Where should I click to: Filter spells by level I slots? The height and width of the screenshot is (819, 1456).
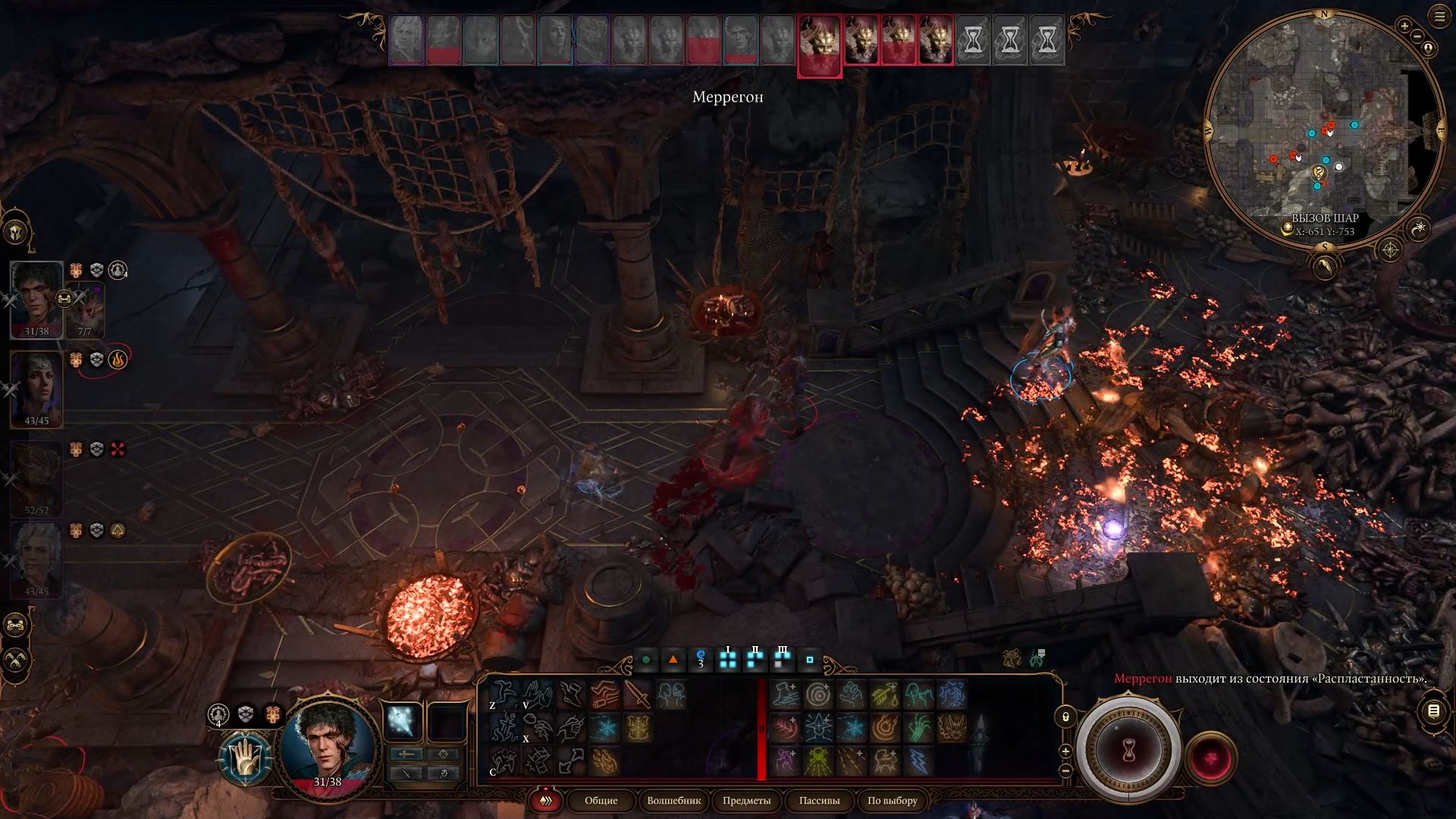[x=728, y=660]
